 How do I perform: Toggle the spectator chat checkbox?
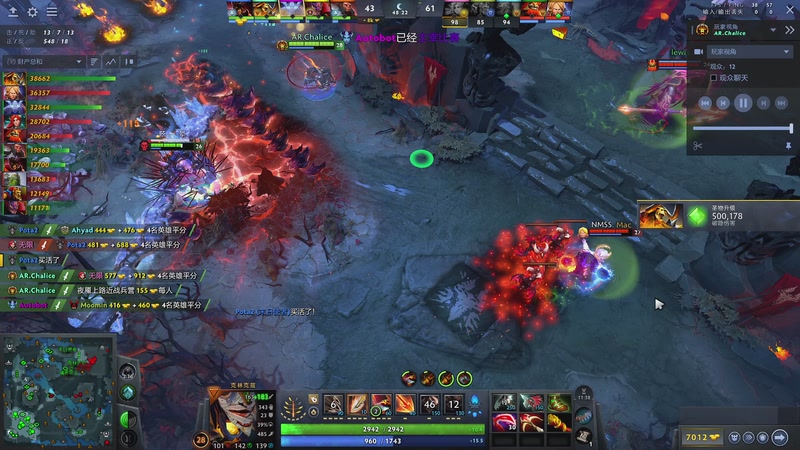[713, 77]
